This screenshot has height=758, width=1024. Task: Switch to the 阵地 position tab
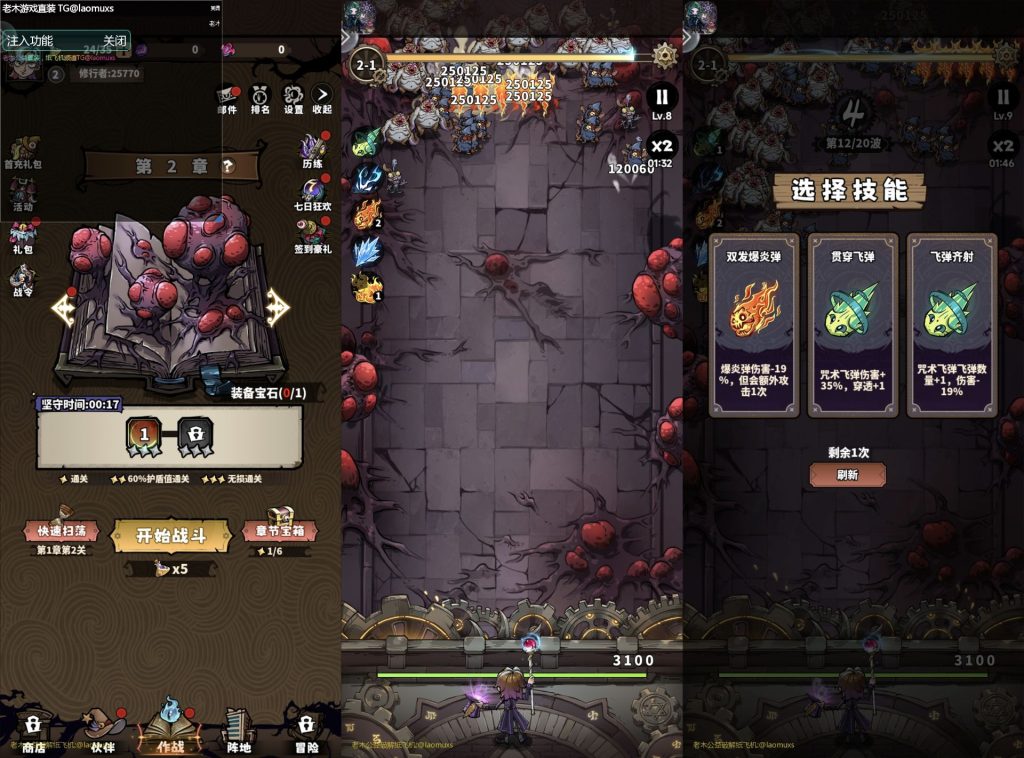[x=238, y=729]
